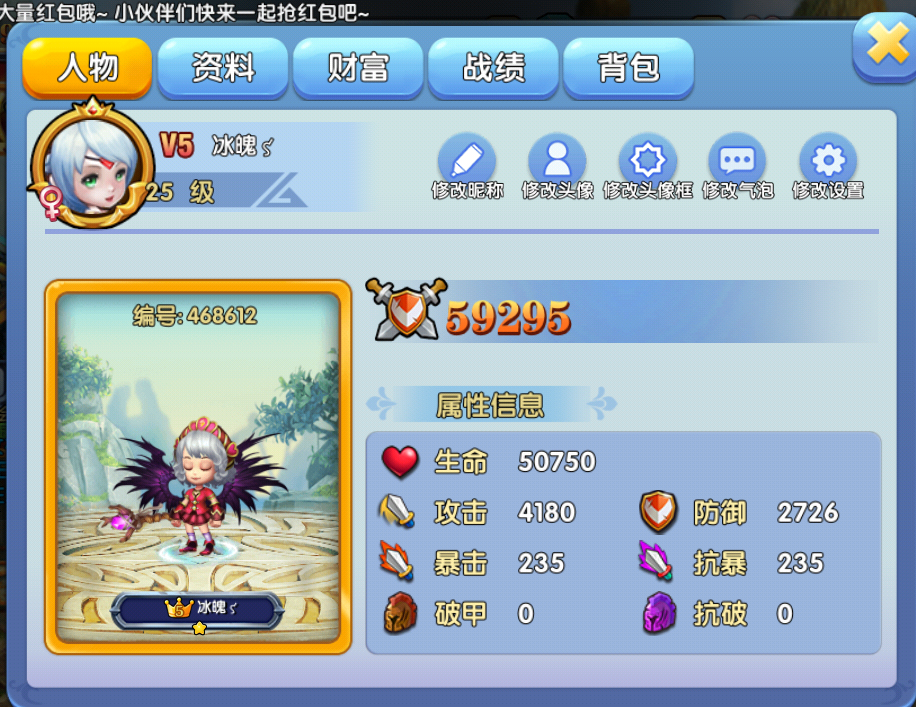The image size is (916, 707).
Task: Close the character panel with the X
Action: (885, 45)
